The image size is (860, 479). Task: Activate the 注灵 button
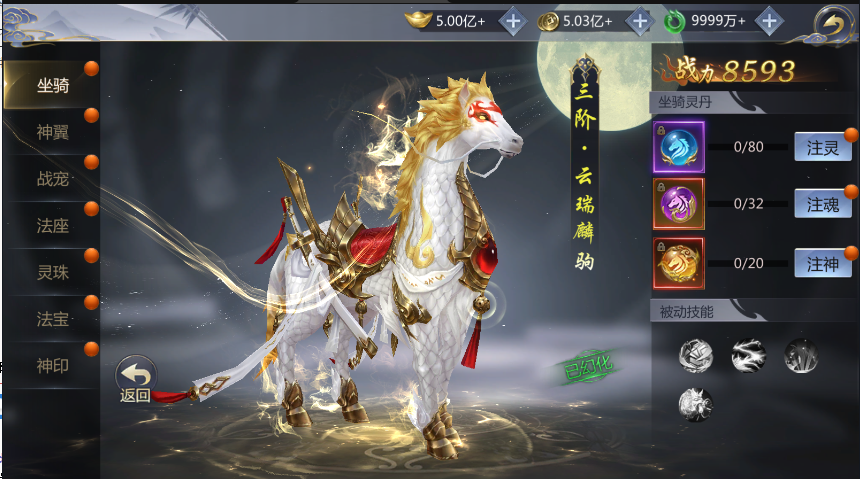(x=823, y=147)
